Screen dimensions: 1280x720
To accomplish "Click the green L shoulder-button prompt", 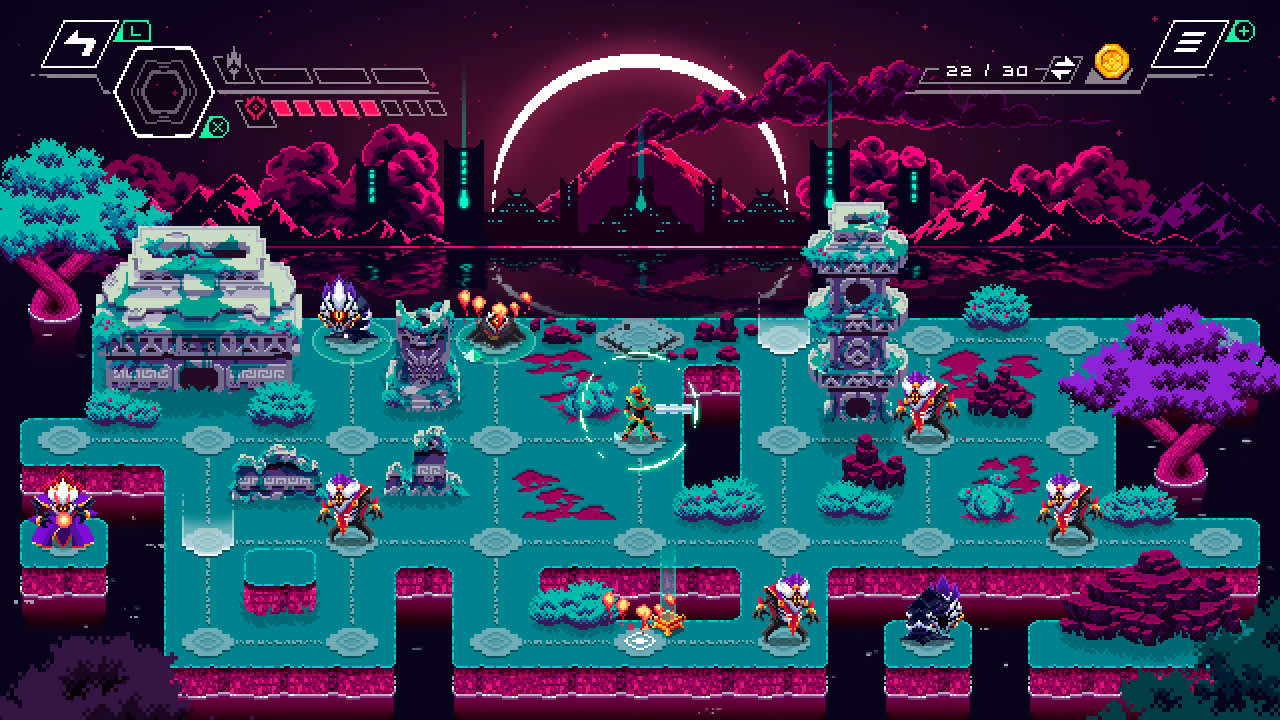I will pyautogui.click(x=135, y=29).
